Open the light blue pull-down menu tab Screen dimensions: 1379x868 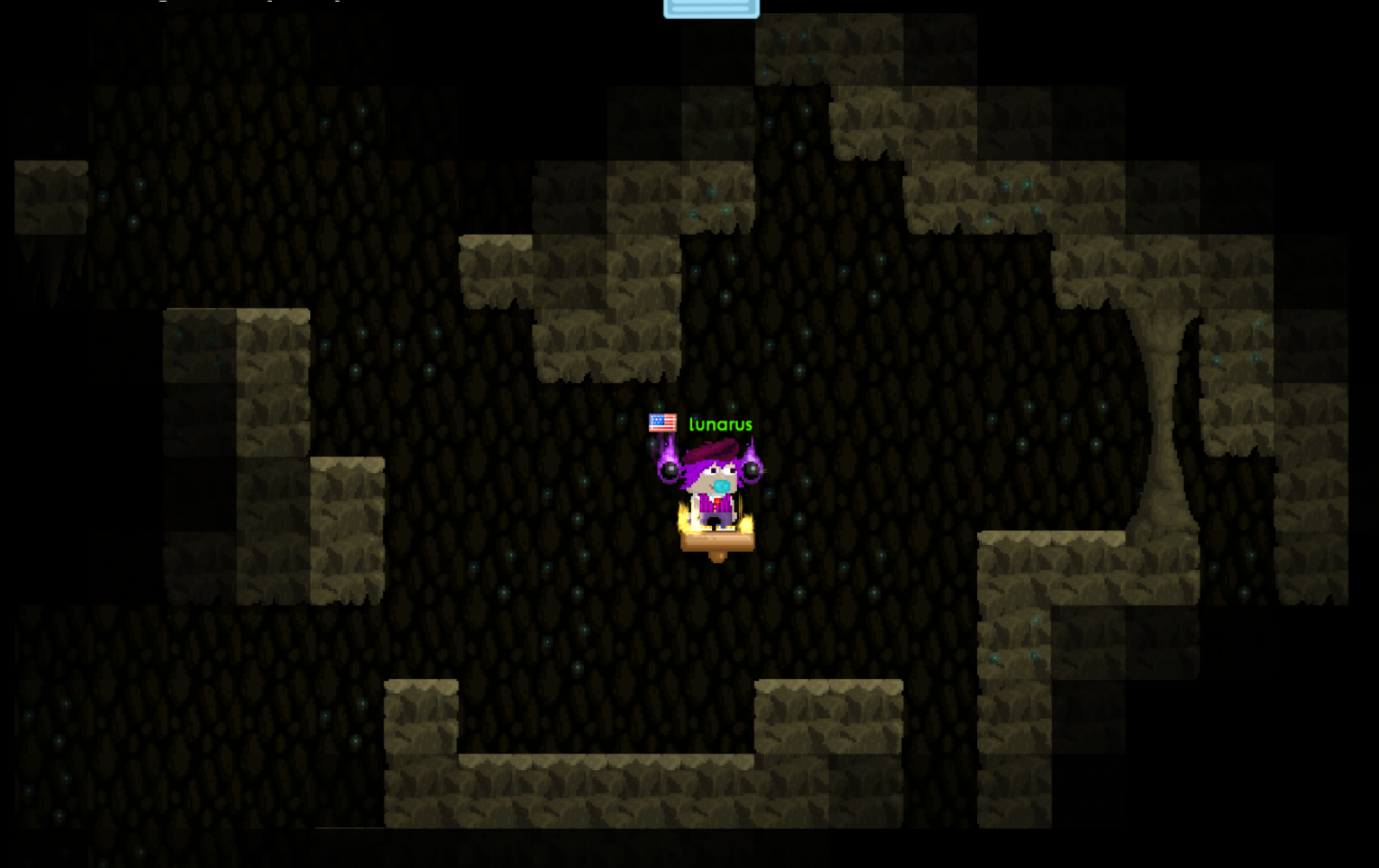coord(711,9)
